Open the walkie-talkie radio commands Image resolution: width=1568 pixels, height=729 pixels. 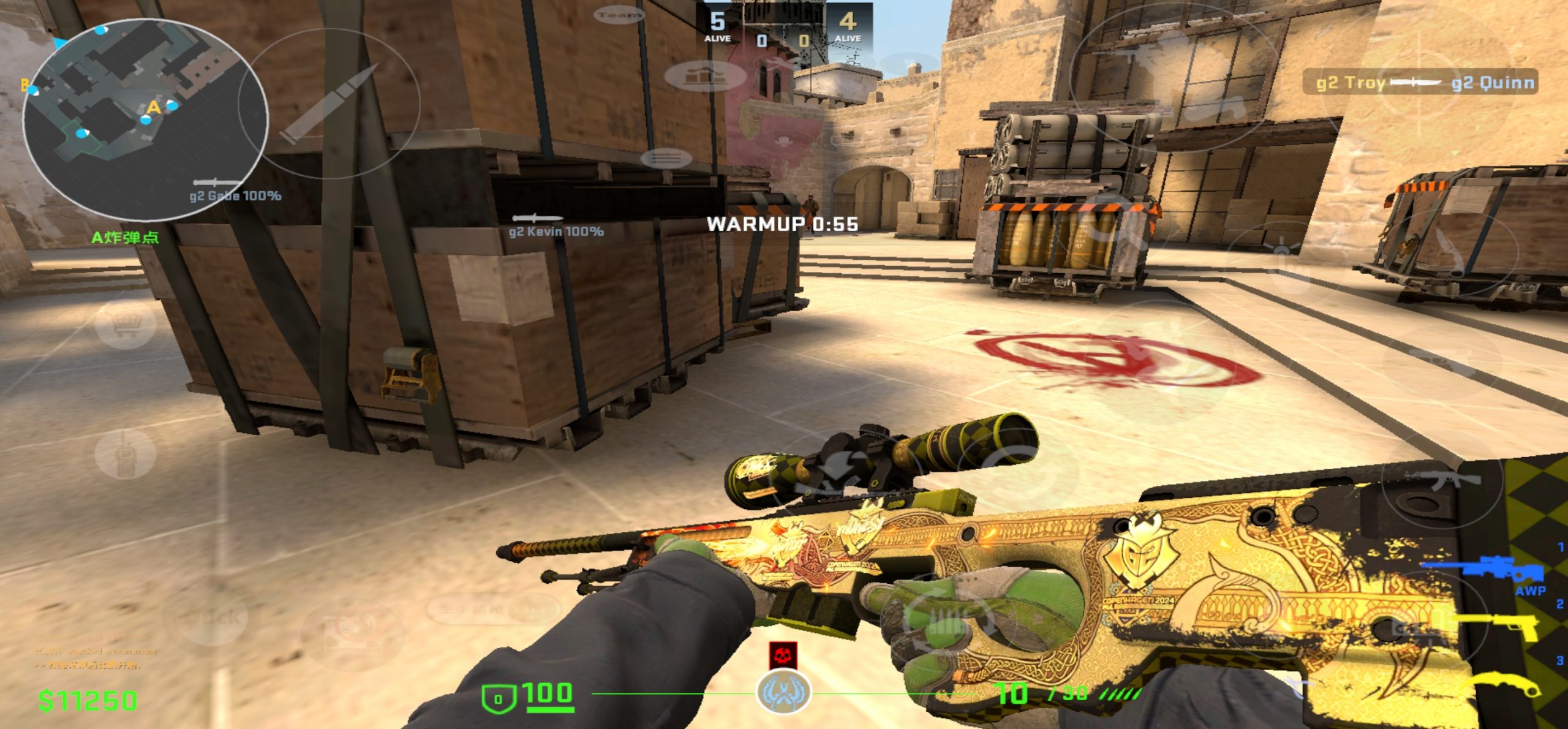(x=125, y=455)
